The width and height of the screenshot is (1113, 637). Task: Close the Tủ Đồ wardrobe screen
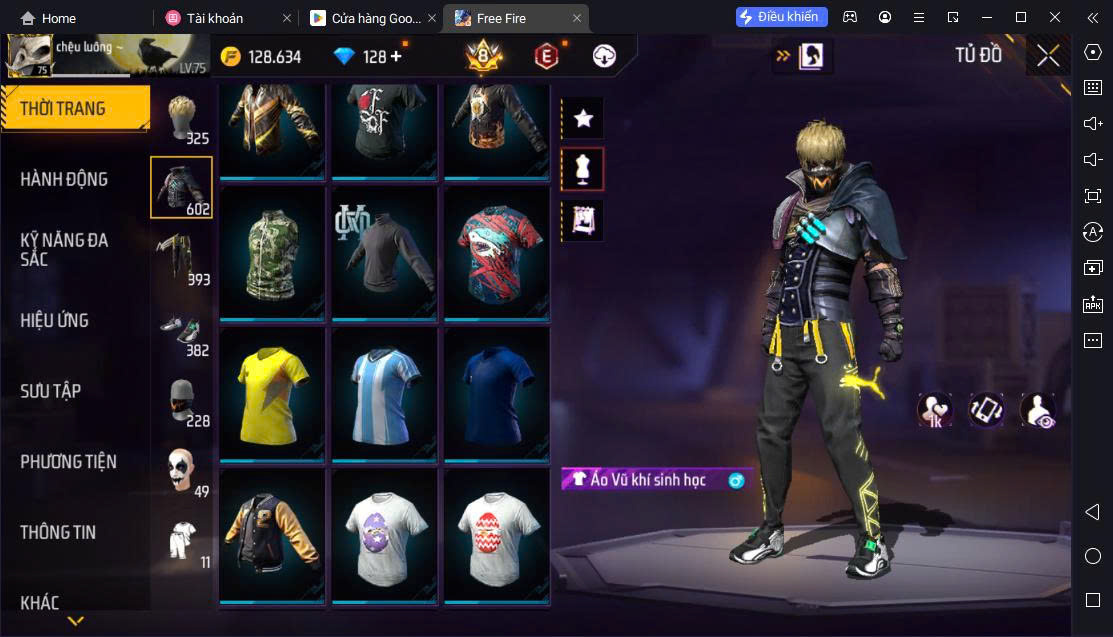[x=1048, y=56]
